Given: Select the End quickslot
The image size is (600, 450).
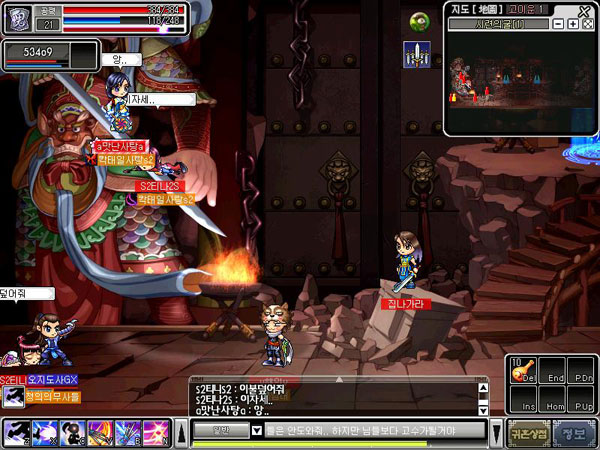Looking at the screenshot, I should tap(553, 372).
